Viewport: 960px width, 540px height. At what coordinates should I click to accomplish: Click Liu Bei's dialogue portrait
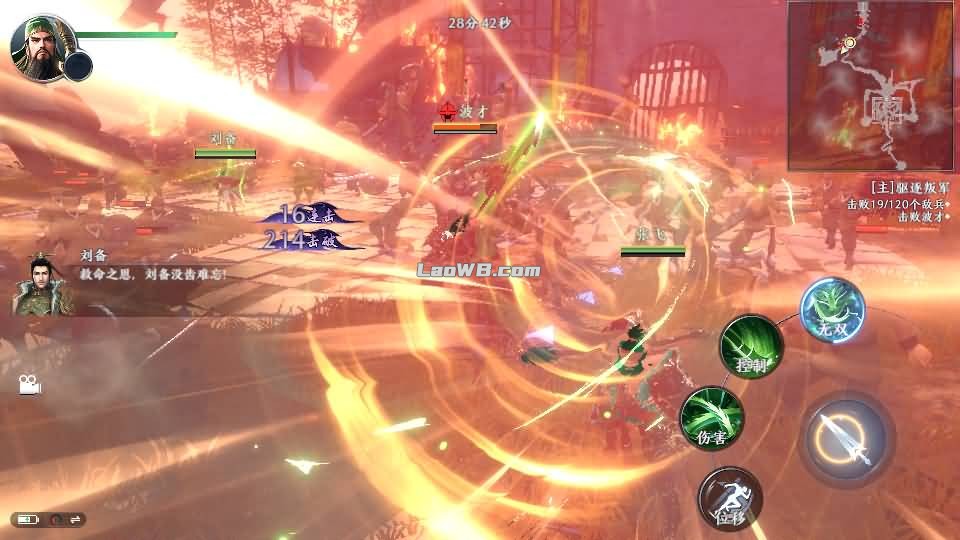coord(38,285)
